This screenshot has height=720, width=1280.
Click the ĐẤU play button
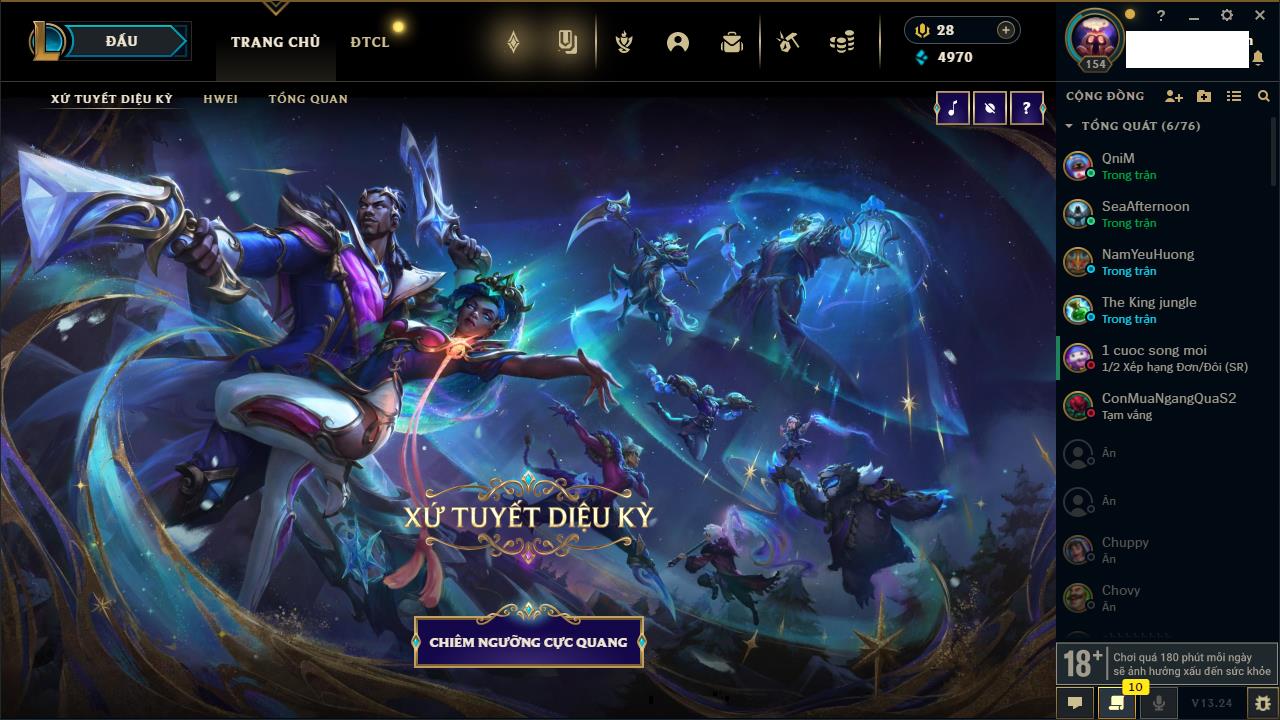click(121, 41)
